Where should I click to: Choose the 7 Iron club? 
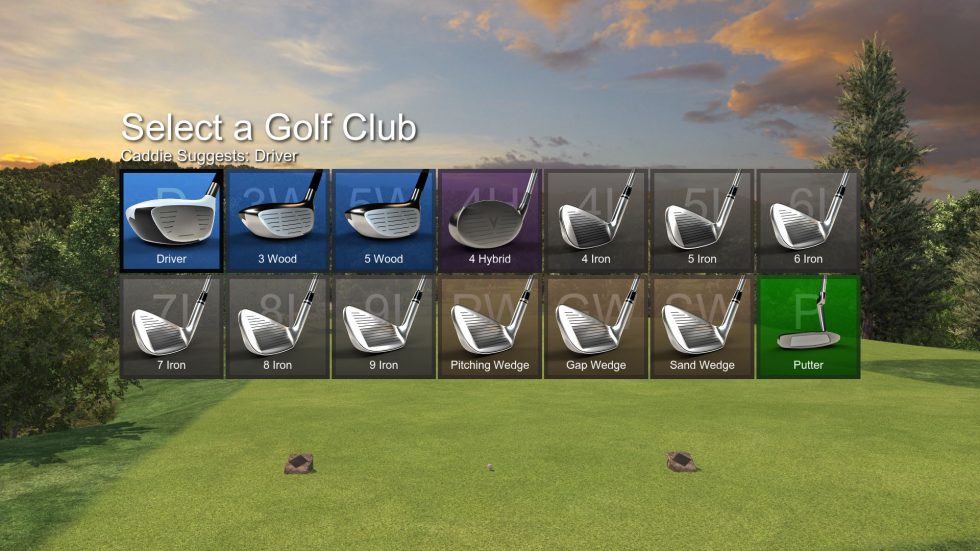click(171, 327)
